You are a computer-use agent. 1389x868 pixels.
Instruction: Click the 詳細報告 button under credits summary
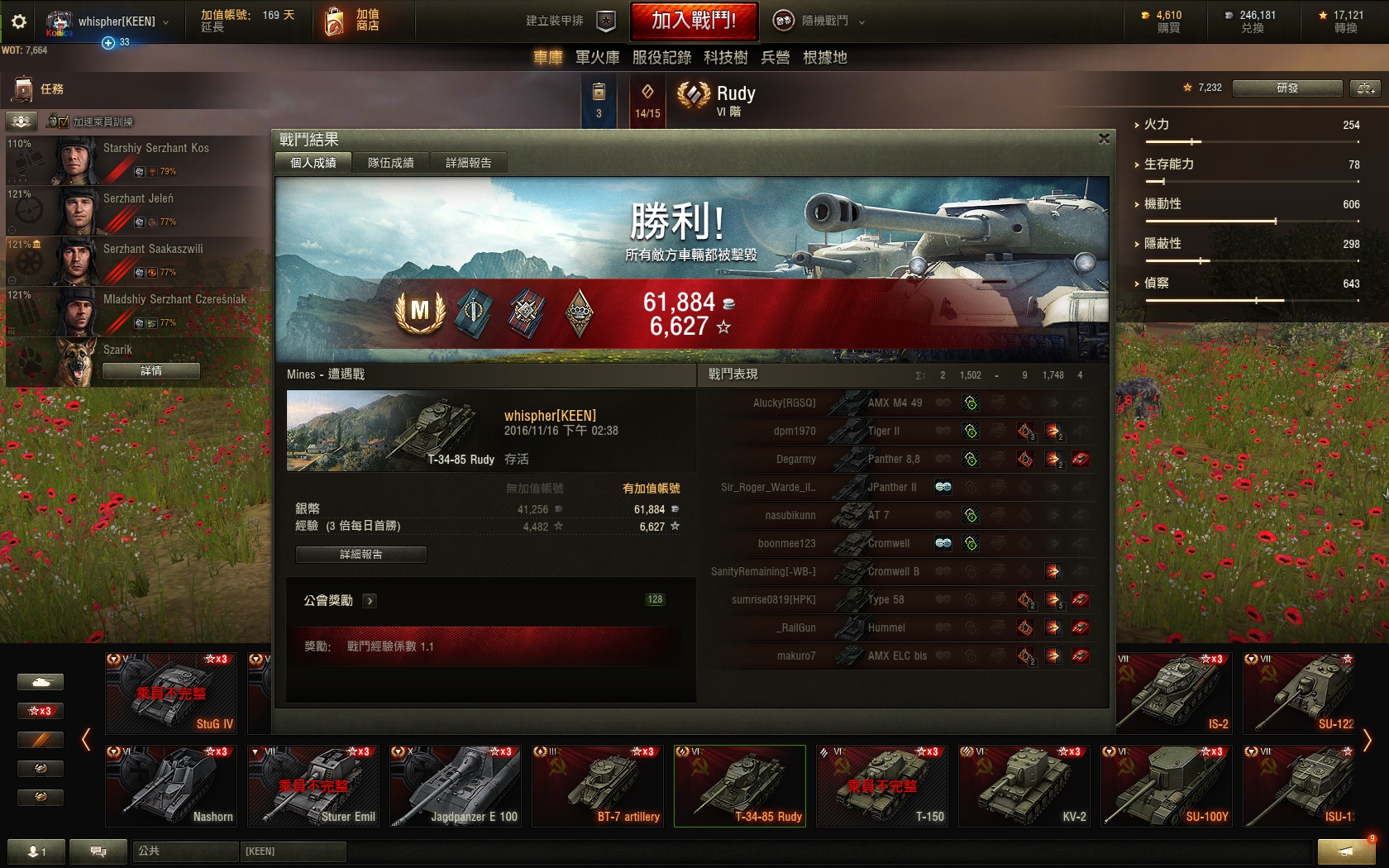361,554
